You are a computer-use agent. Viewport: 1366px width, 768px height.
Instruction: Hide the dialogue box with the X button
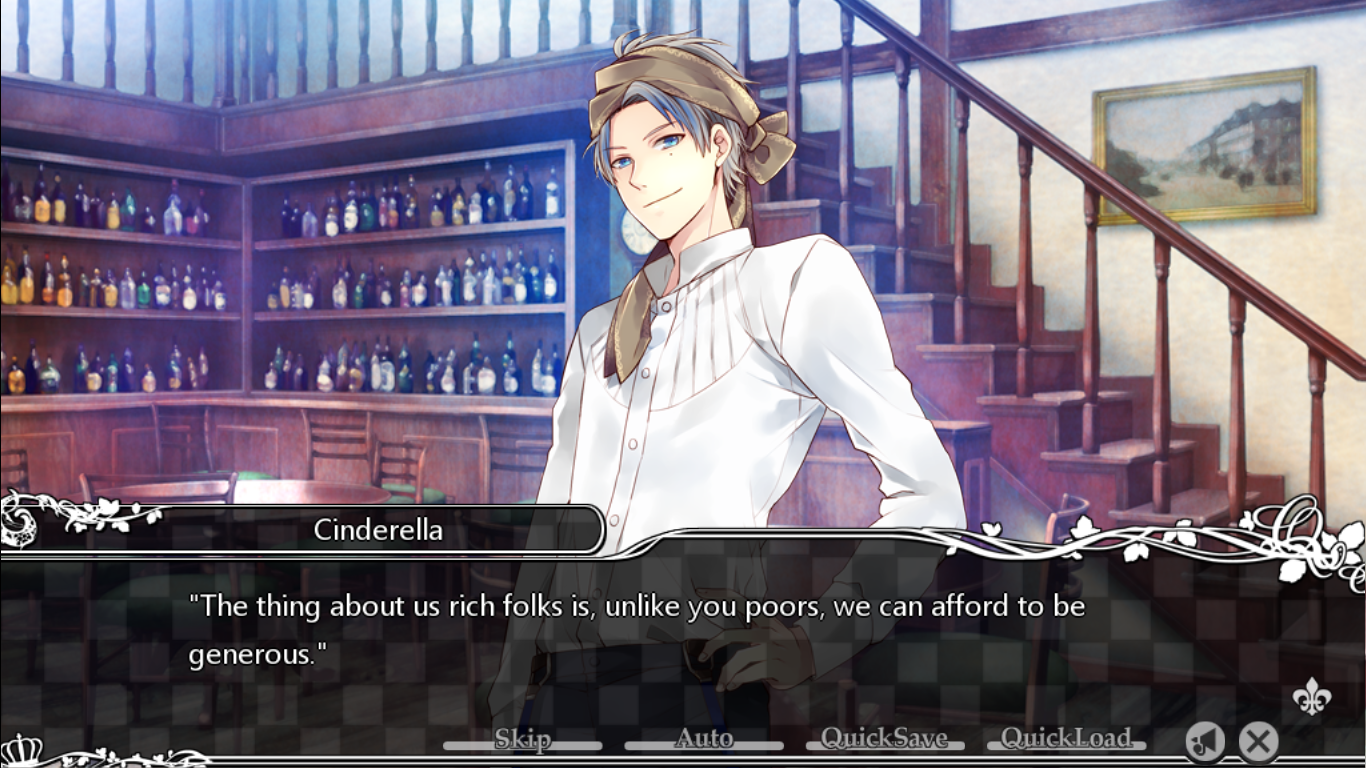pos(1258,741)
